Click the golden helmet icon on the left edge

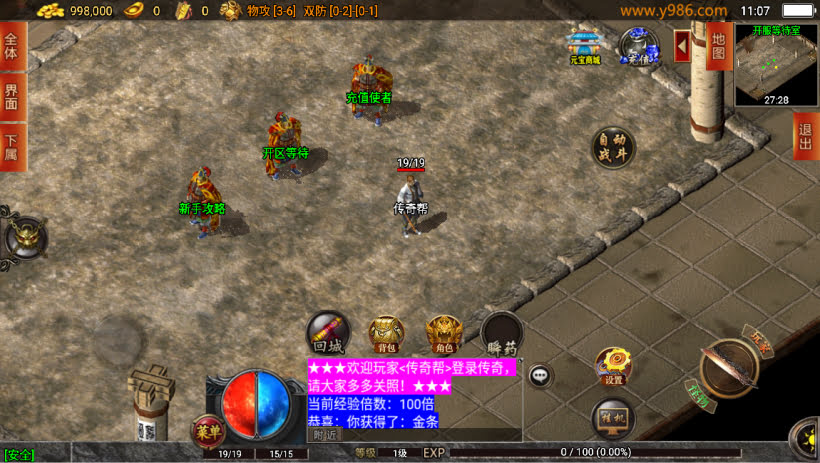(x=24, y=238)
